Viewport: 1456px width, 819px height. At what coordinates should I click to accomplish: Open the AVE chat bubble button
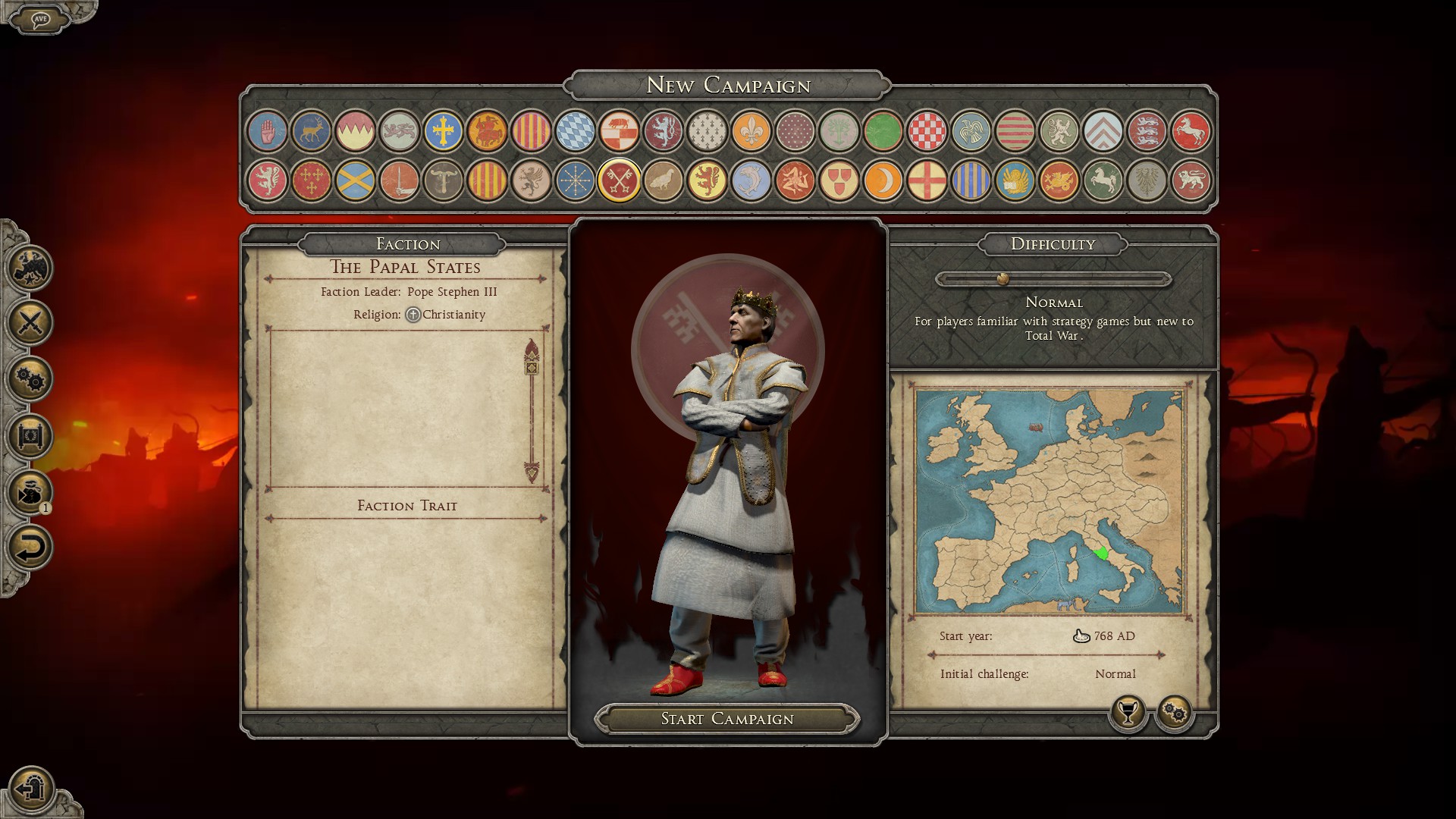point(40,19)
